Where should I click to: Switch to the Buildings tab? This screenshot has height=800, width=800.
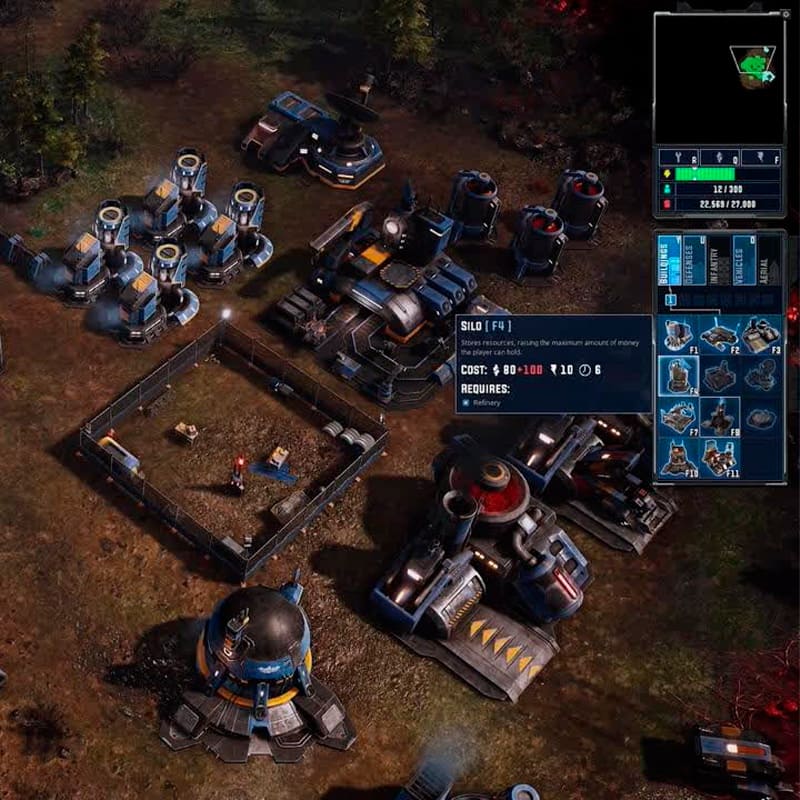click(669, 260)
